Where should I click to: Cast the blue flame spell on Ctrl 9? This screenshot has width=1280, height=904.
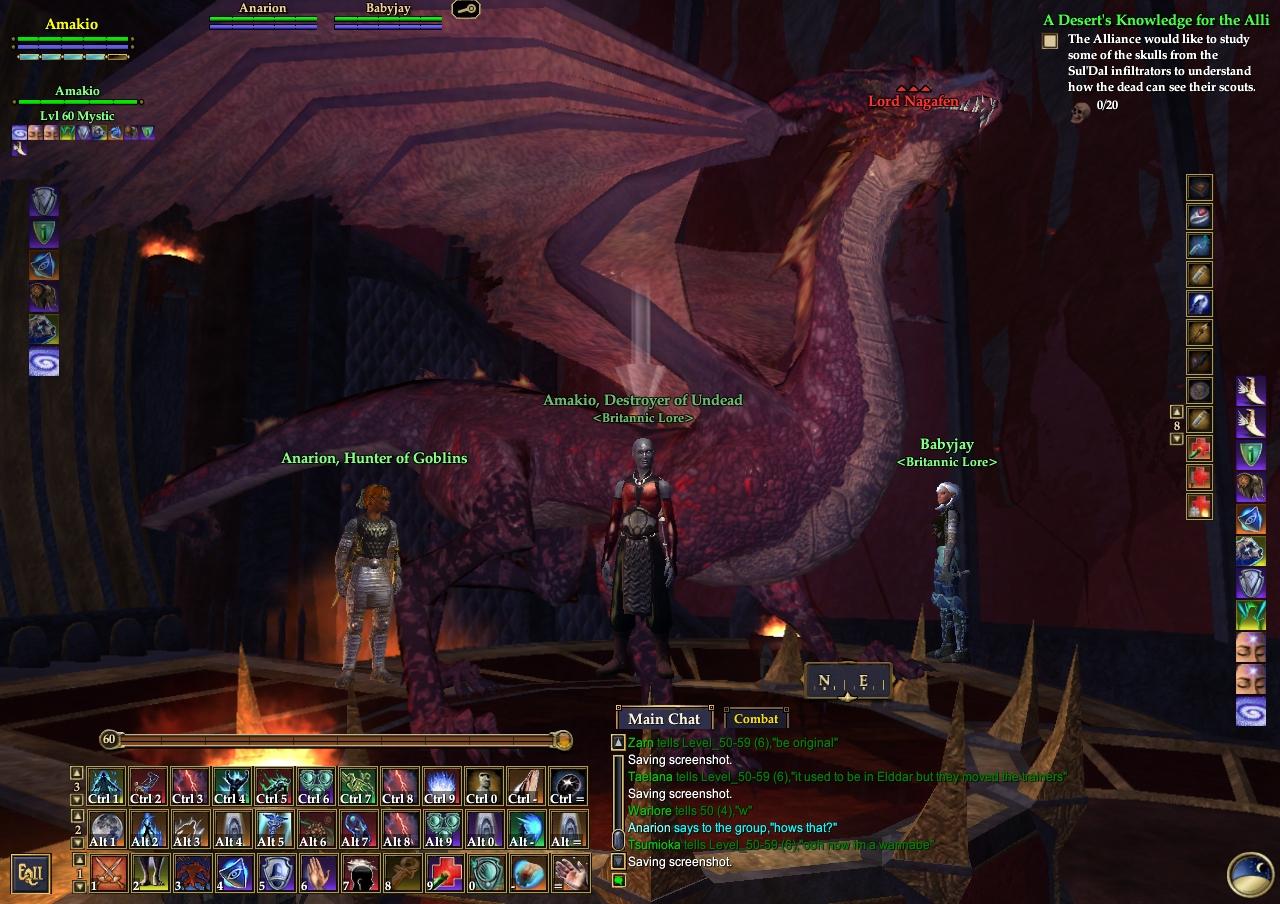[x=444, y=785]
